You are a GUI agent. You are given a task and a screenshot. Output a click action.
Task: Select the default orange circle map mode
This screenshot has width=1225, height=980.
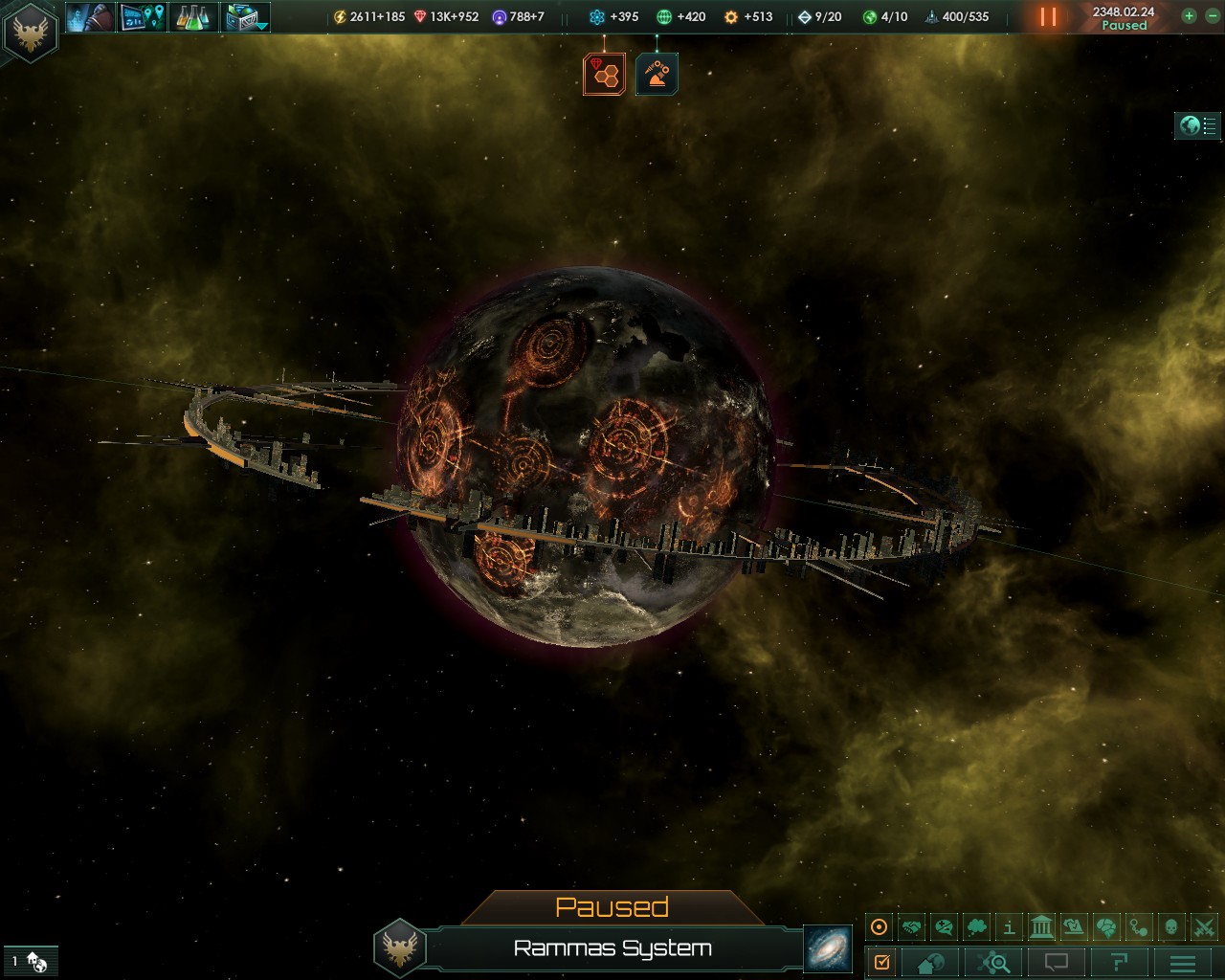878,925
